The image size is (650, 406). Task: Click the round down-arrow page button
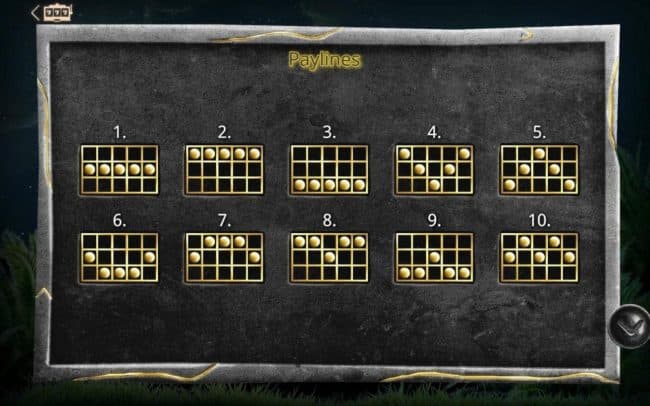pyautogui.click(x=628, y=325)
